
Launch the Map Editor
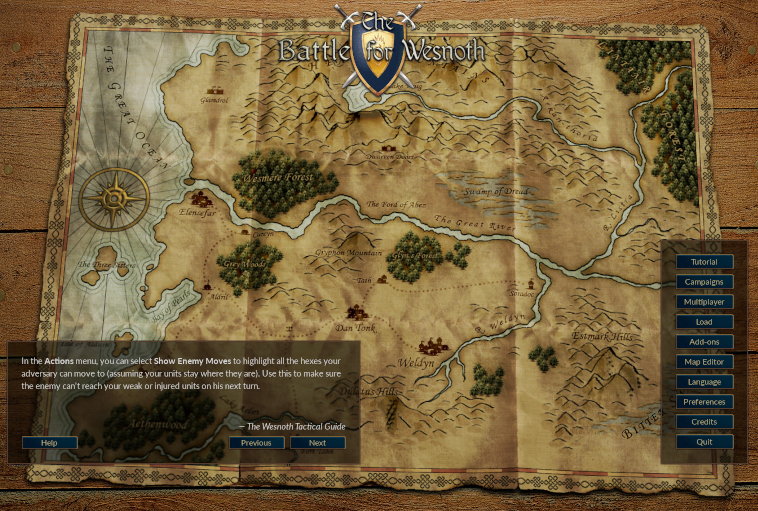coord(704,362)
